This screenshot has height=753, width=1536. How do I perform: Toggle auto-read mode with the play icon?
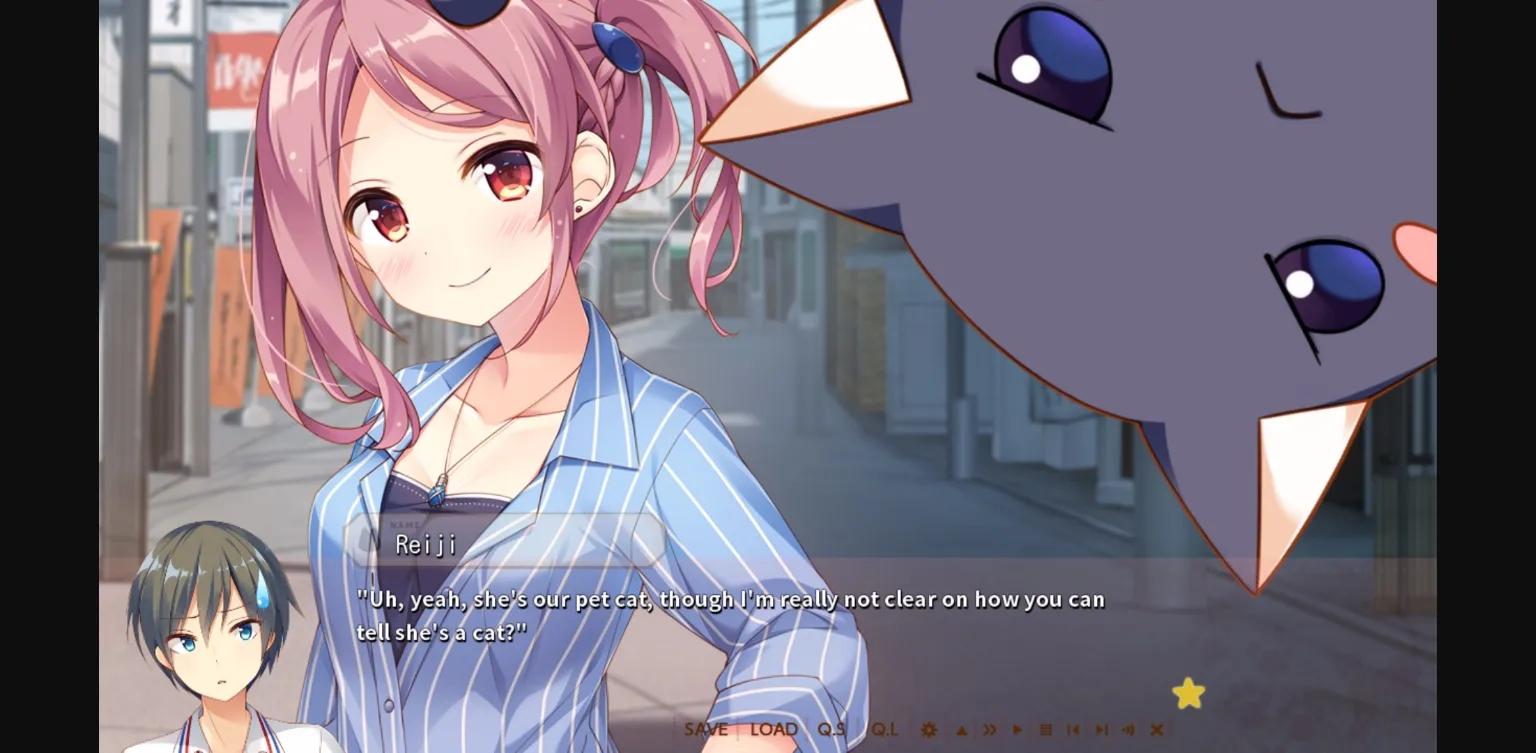[x=1018, y=729]
